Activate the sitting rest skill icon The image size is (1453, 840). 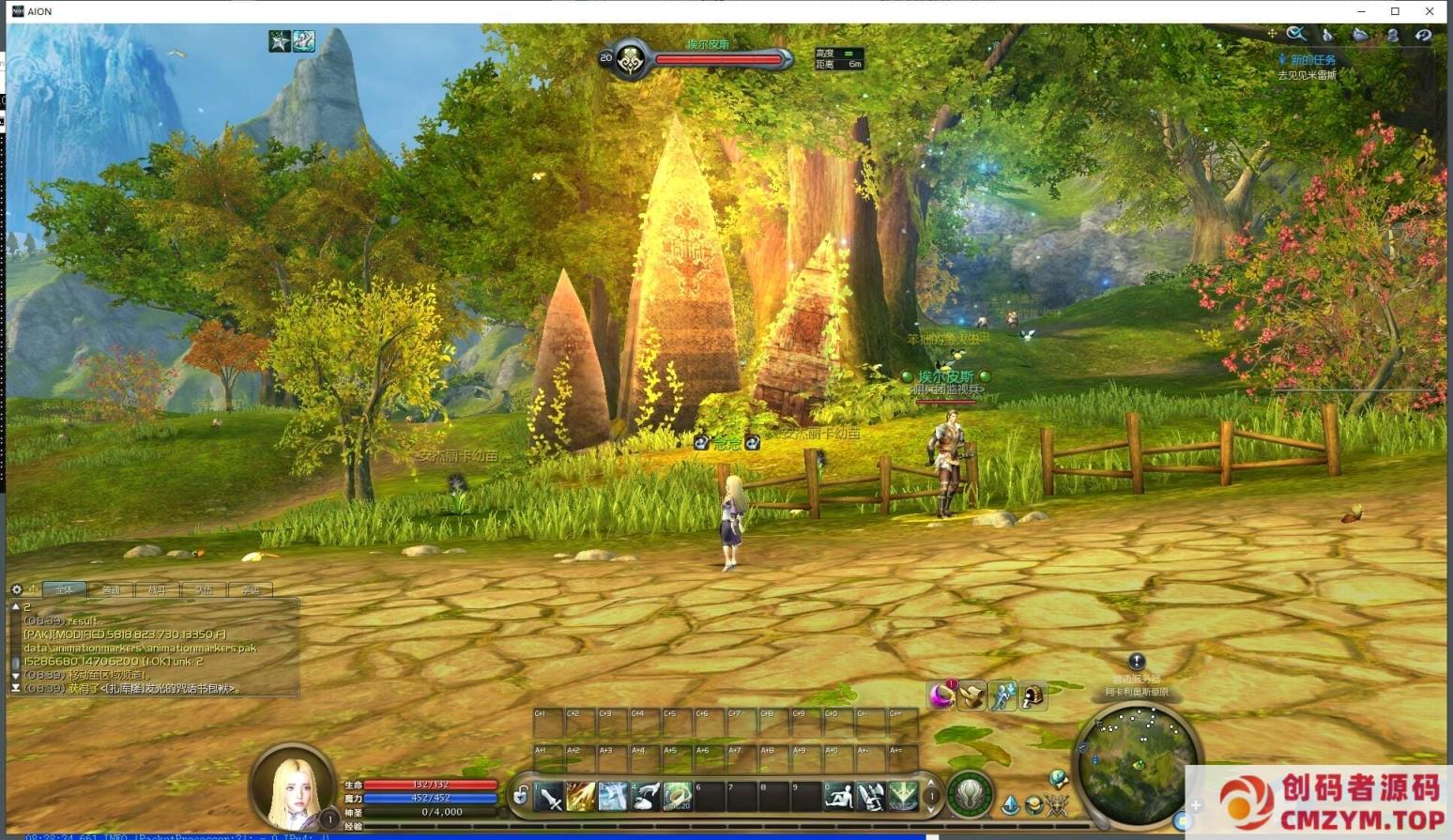(838, 797)
